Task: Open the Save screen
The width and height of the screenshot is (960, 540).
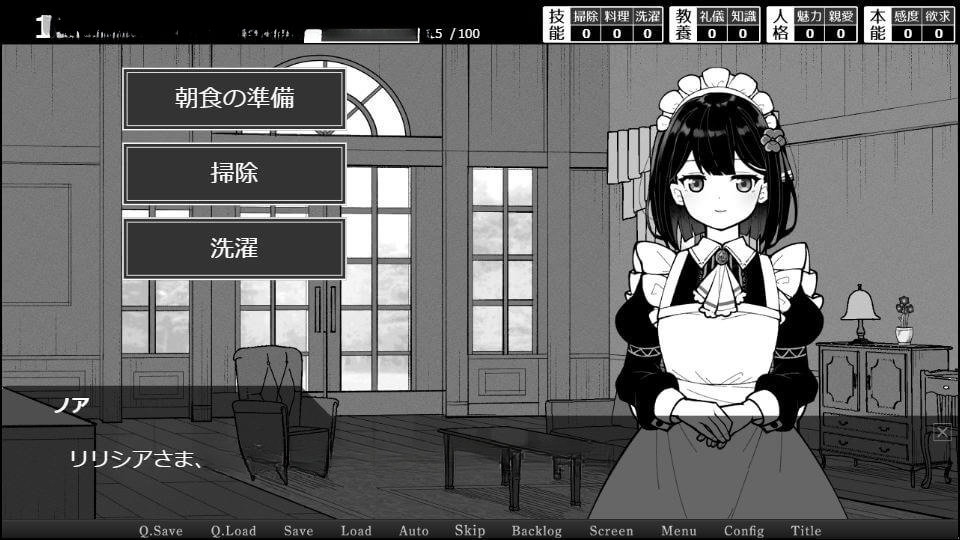Action: 298,531
